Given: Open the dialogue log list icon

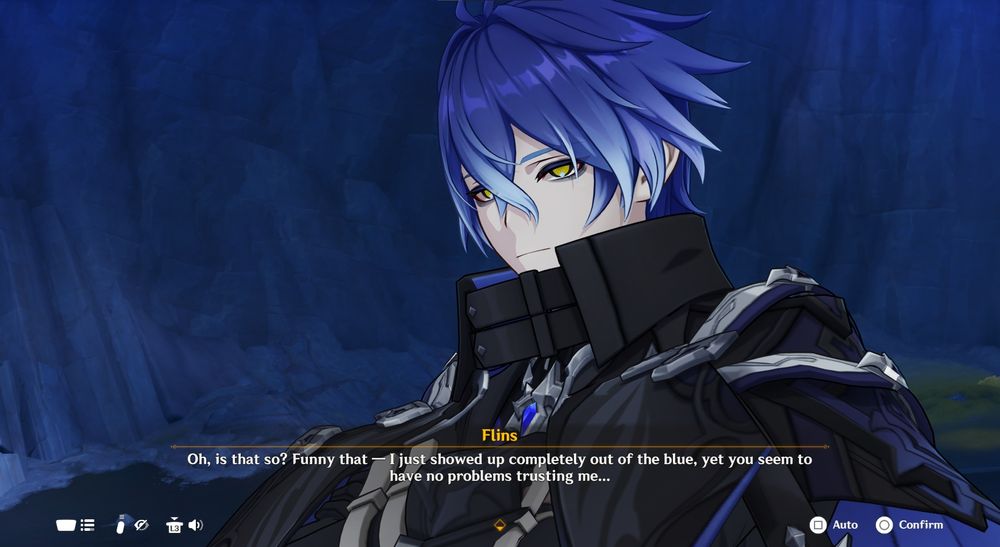Looking at the screenshot, I should tap(87, 524).
